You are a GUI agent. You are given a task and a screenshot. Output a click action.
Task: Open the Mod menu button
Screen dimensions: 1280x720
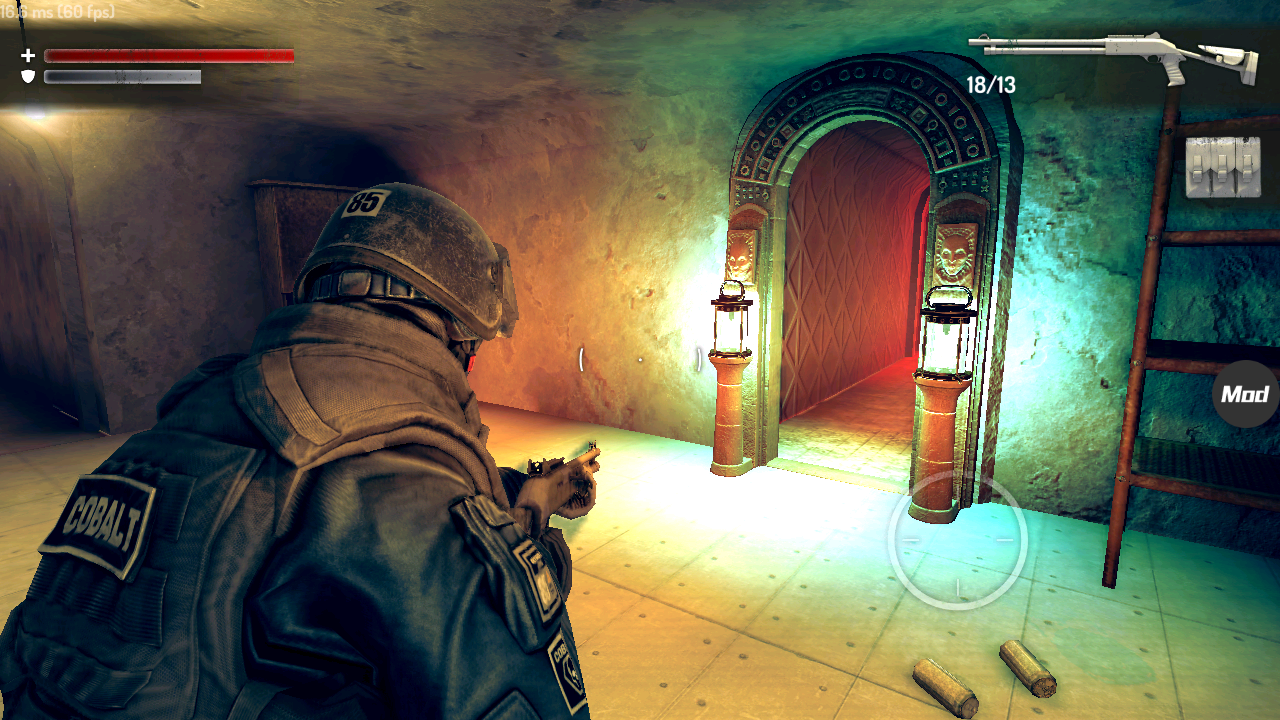coord(1246,394)
